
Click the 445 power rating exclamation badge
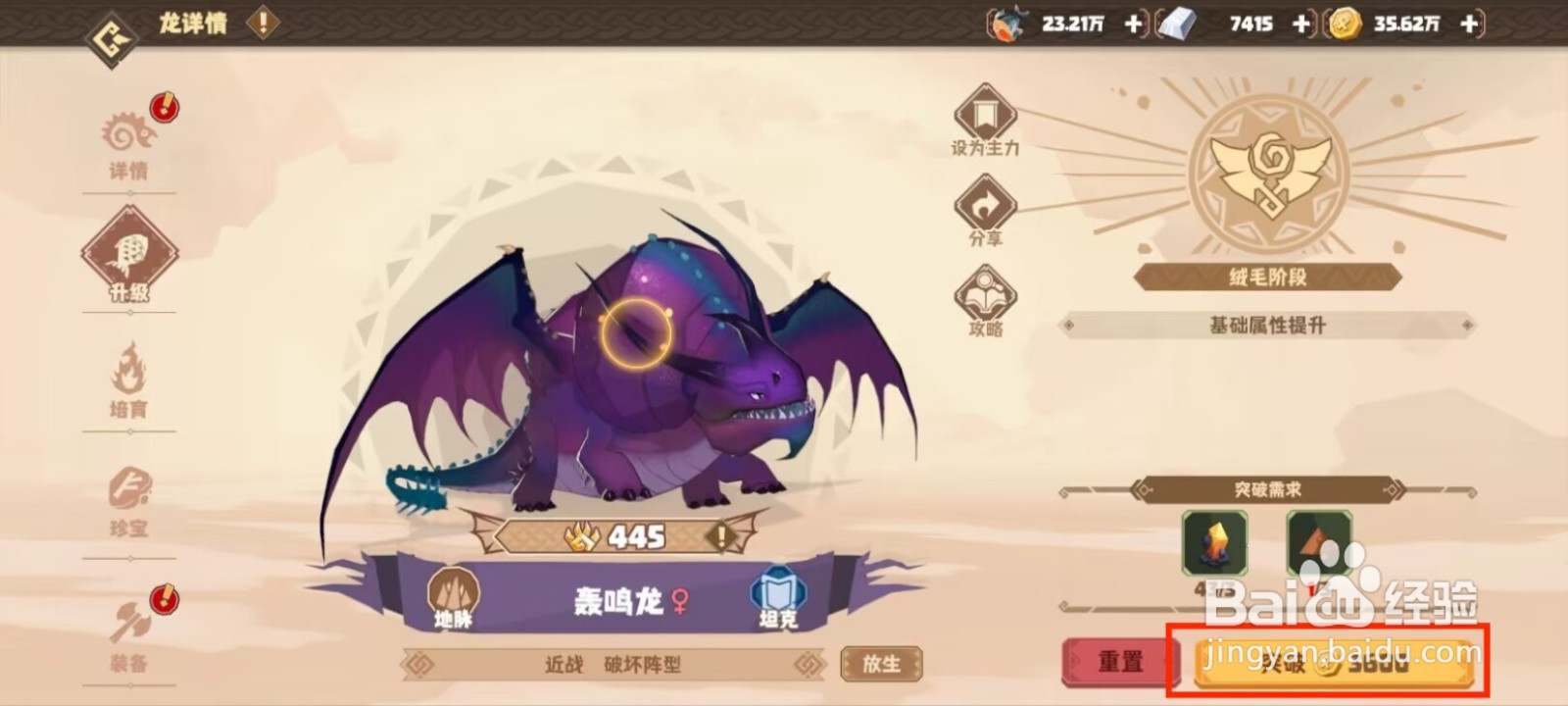[x=721, y=536]
